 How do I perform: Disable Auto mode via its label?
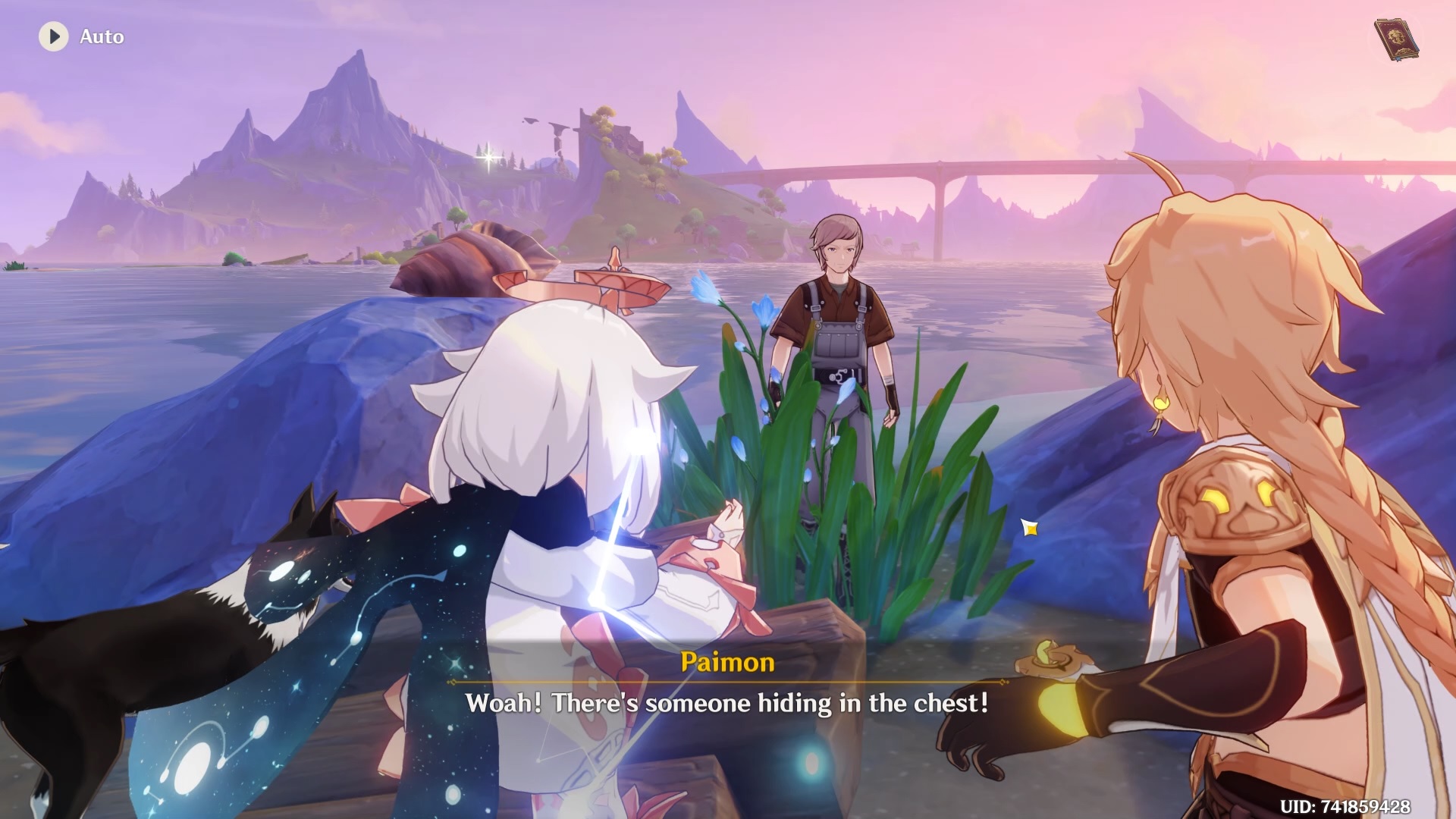[102, 36]
